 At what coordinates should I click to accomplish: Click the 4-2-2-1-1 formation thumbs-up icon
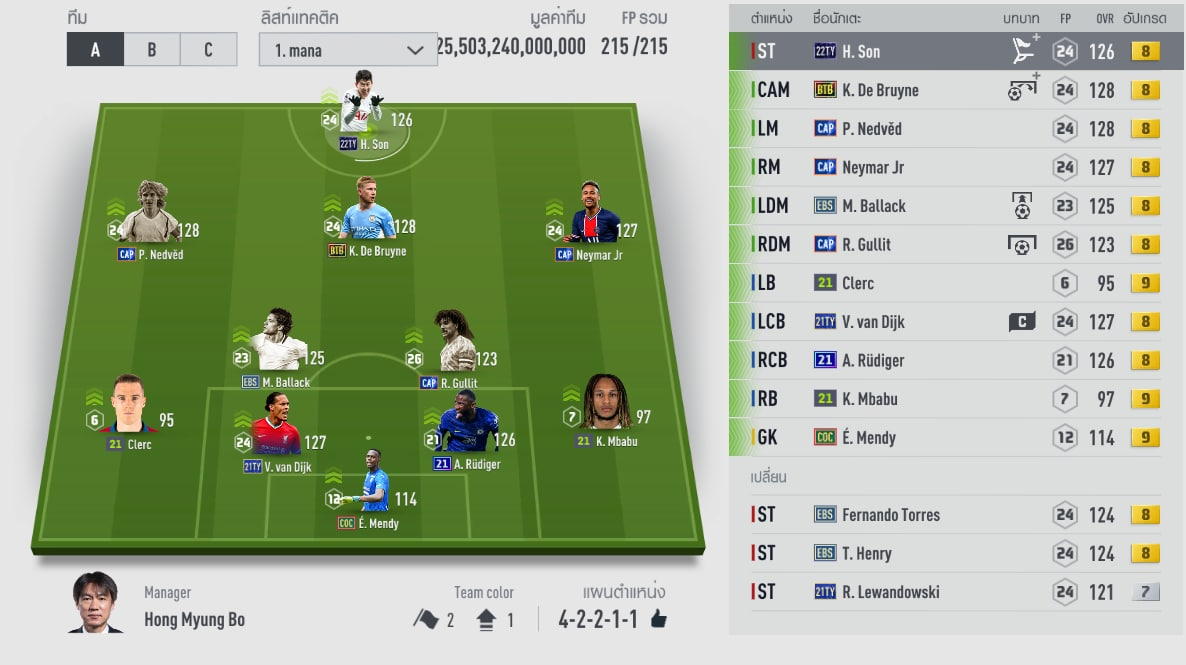pos(658,620)
